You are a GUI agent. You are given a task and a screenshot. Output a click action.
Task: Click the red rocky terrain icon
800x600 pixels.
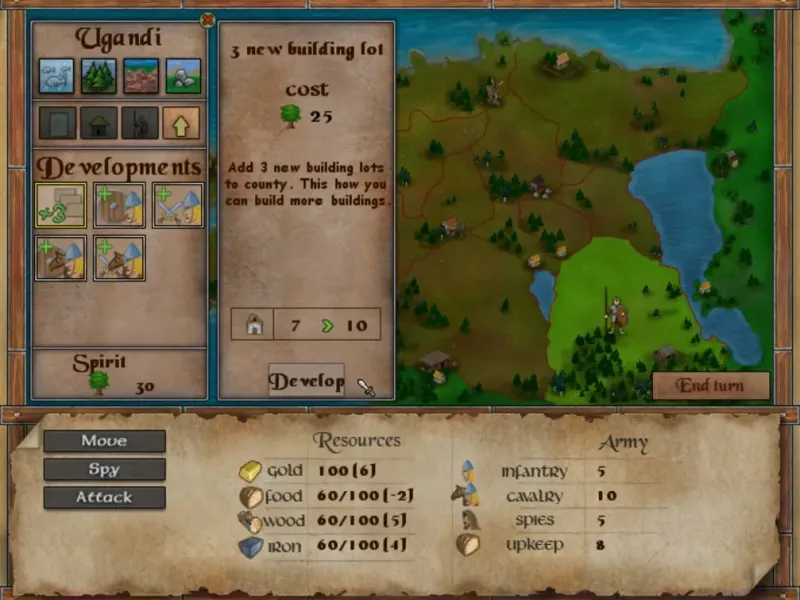[141, 75]
